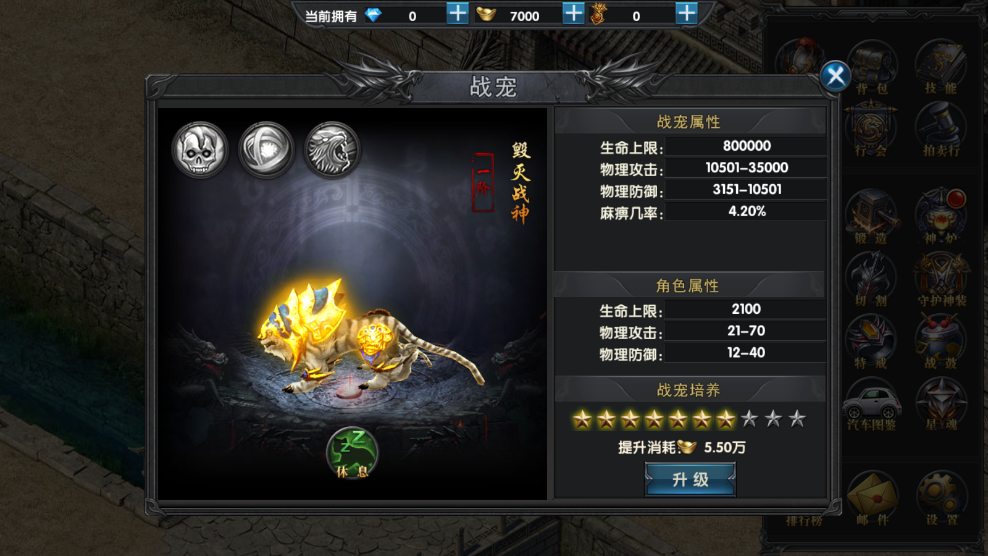Add gold ingots with the plus button
Screen dimensions: 988x556
click(573, 14)
